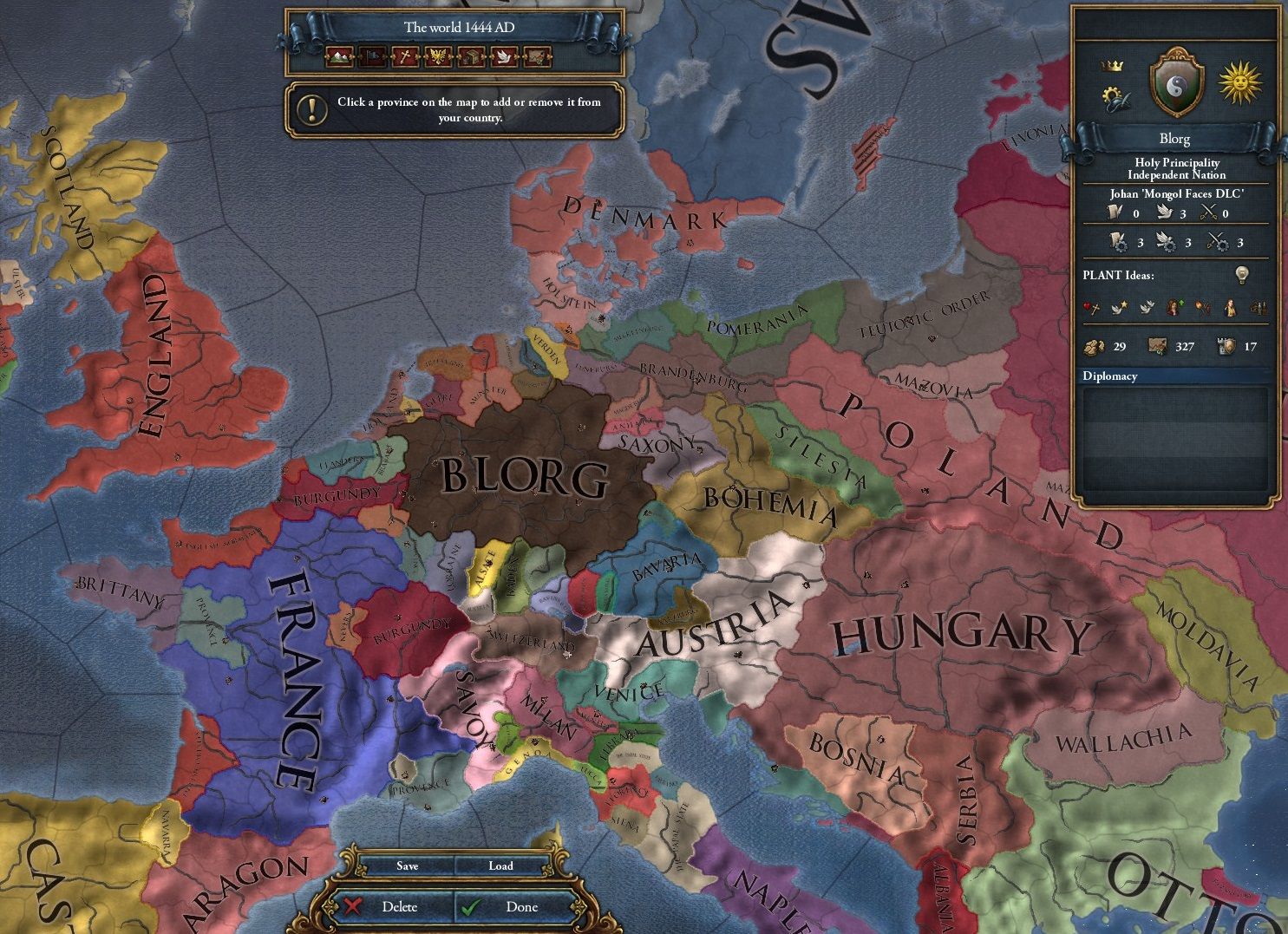This screenshot has width=1288, height=934.
Task: Click the golden sun religion icon
Action: tap(1239, 84)
